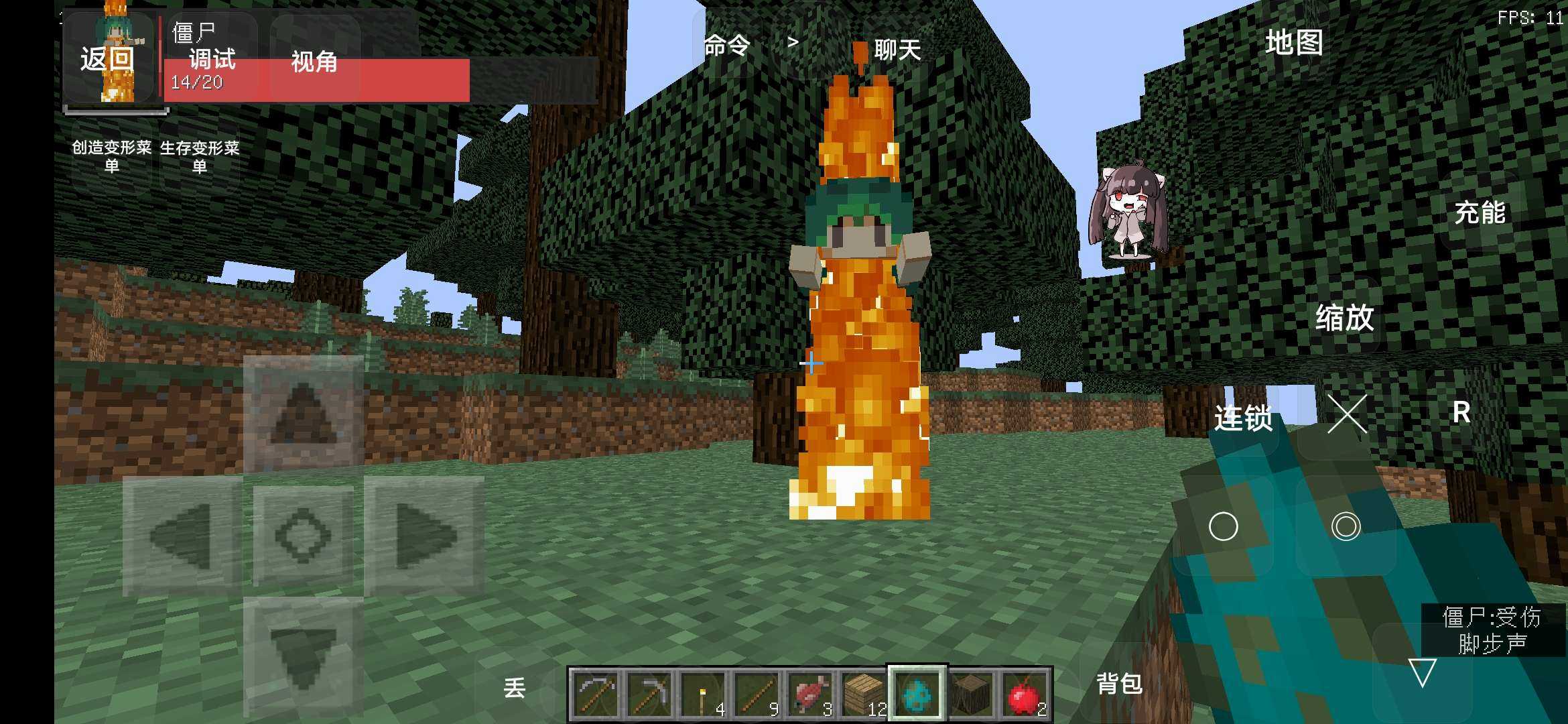This screenshot has height=724, width=1568.
Task: Select the red apple hotbar slot
Action: coord(1025,695)
